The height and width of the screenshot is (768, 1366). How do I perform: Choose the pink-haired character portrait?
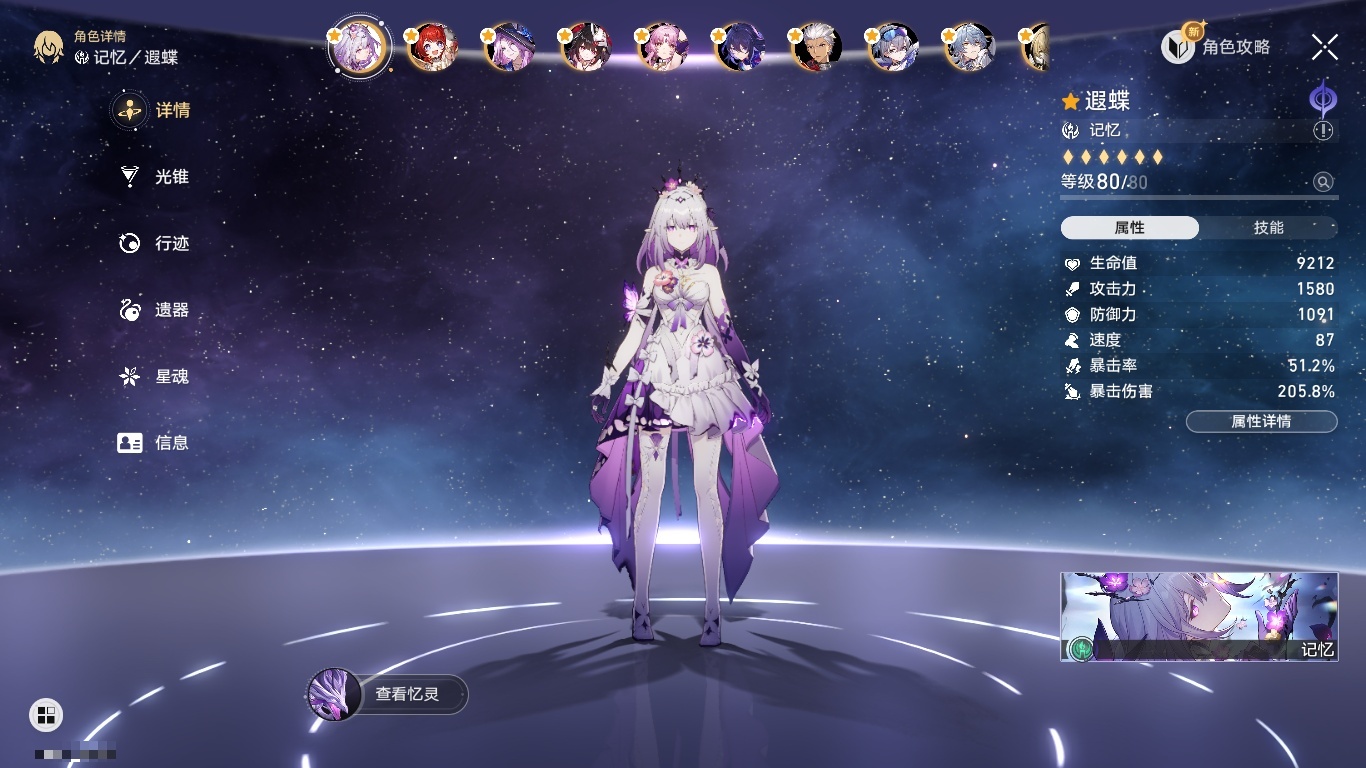[664, 48]
